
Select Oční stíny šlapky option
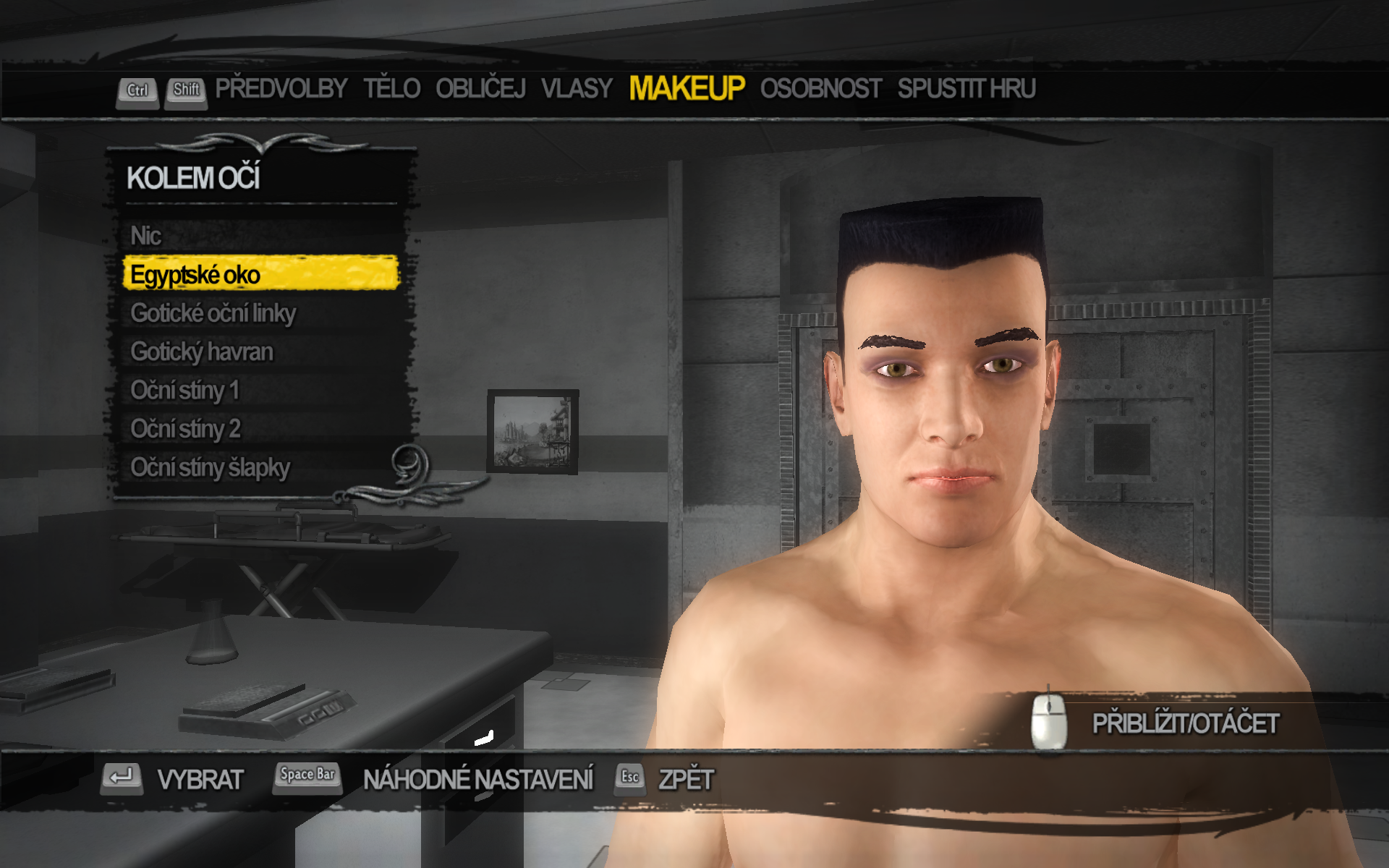coord(210,468)
